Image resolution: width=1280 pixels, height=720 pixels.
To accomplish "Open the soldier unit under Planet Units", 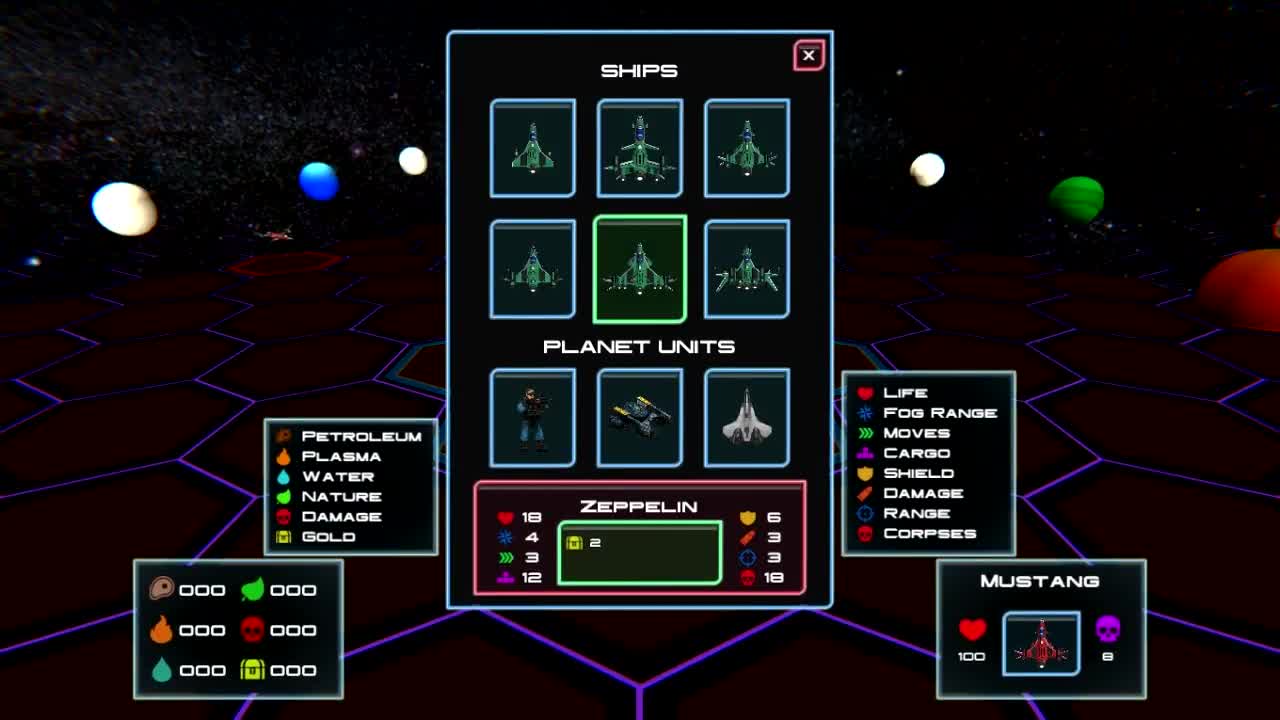I will (x=533, y=418).
